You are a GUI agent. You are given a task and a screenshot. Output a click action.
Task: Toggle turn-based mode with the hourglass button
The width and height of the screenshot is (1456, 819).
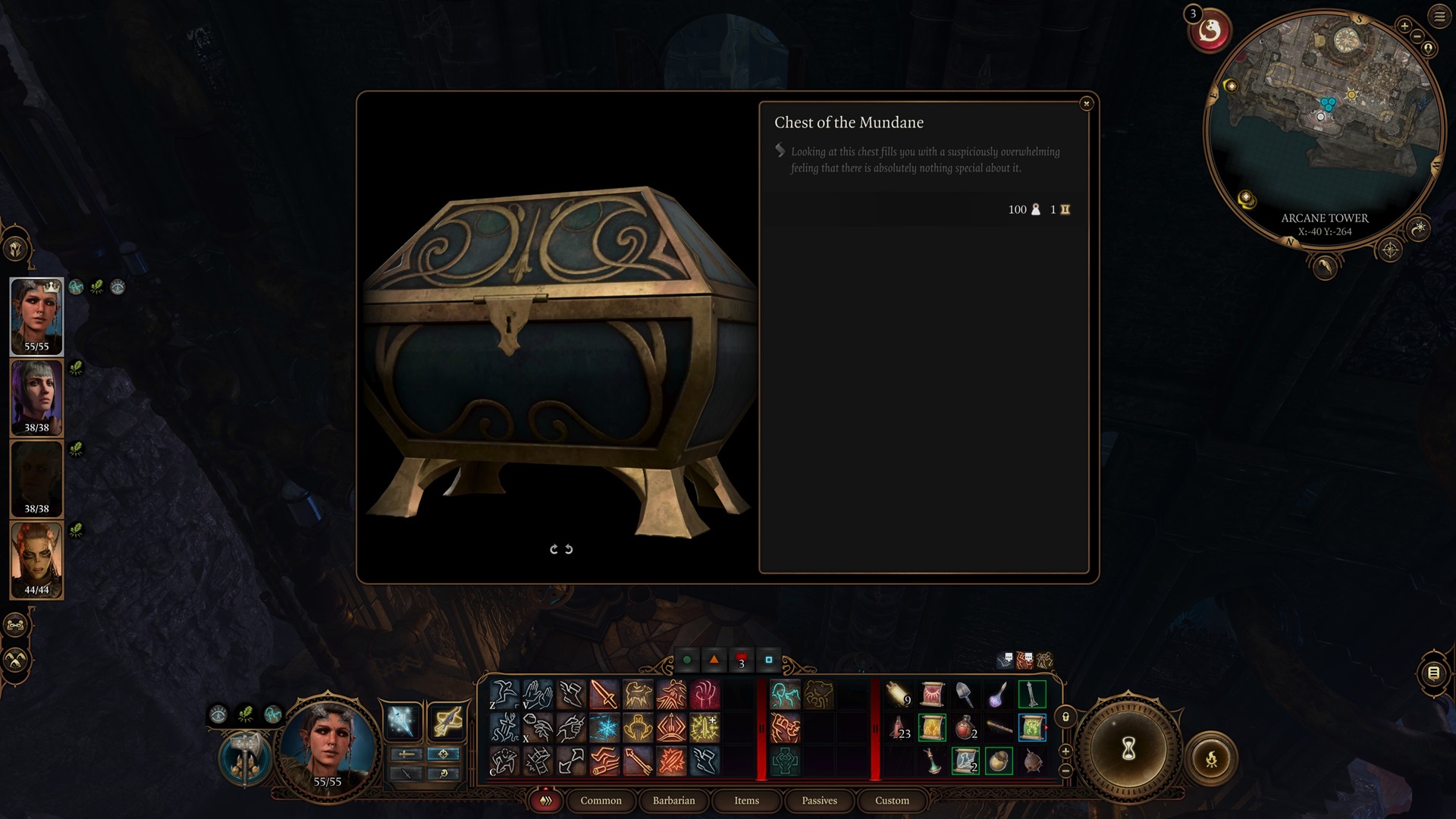pyautogui.click(x=1128, y=748)
